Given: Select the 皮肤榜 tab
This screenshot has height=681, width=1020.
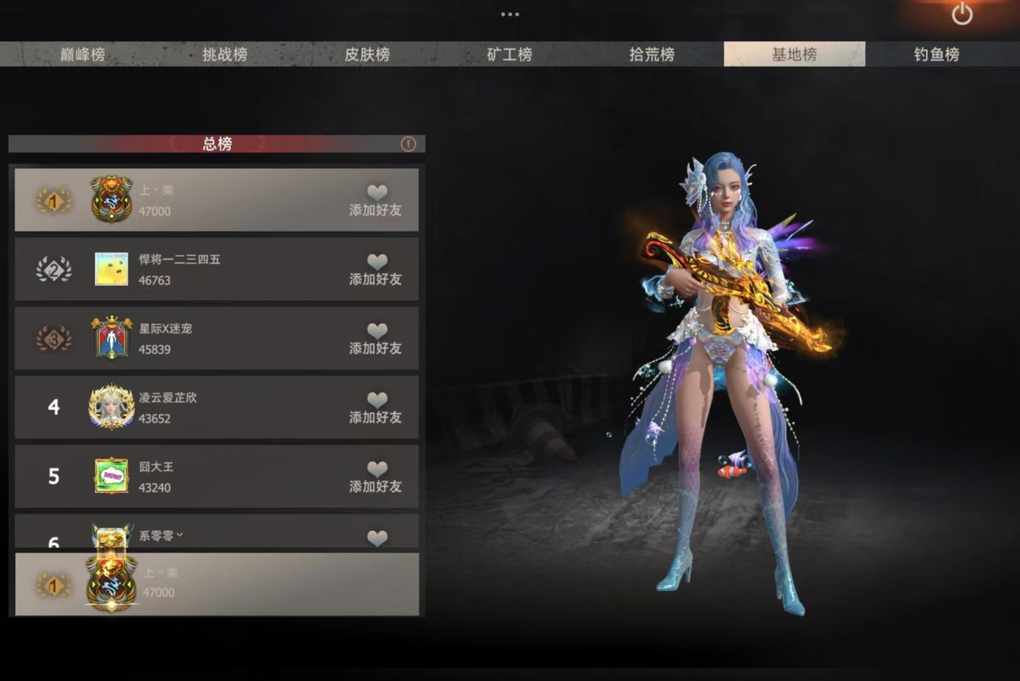Looking at the screenshot, I should [367, 55].
